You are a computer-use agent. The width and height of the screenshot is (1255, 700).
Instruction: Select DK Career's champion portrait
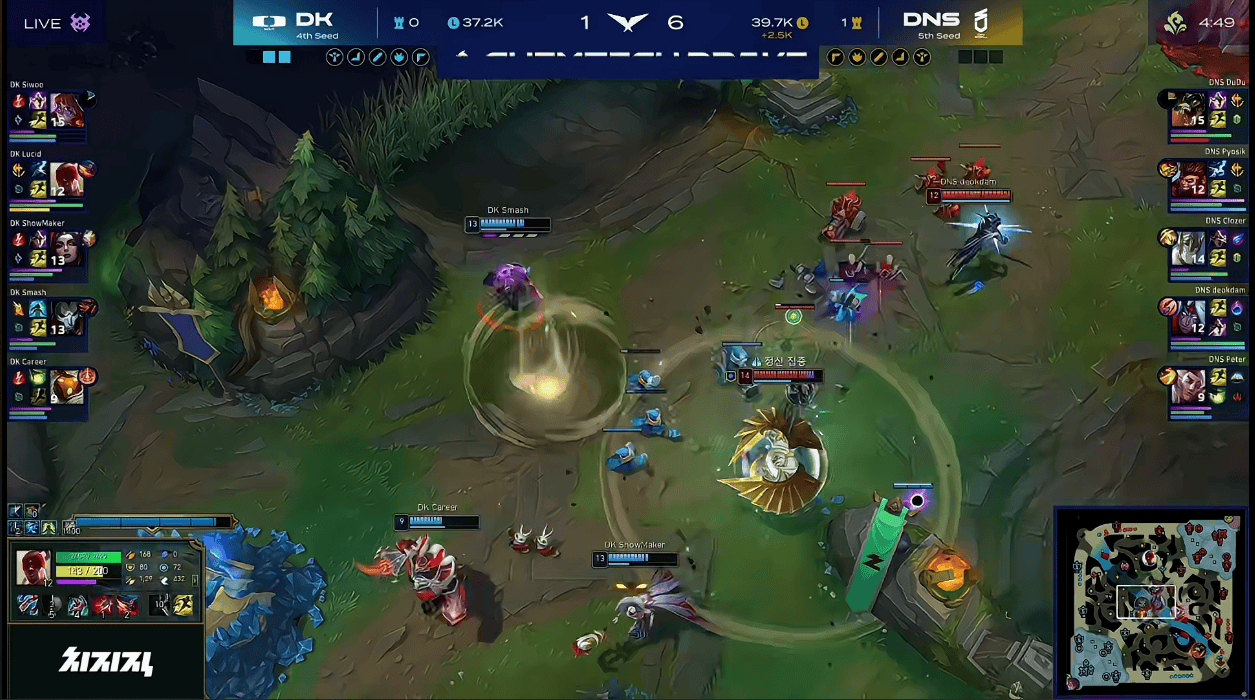66,387
